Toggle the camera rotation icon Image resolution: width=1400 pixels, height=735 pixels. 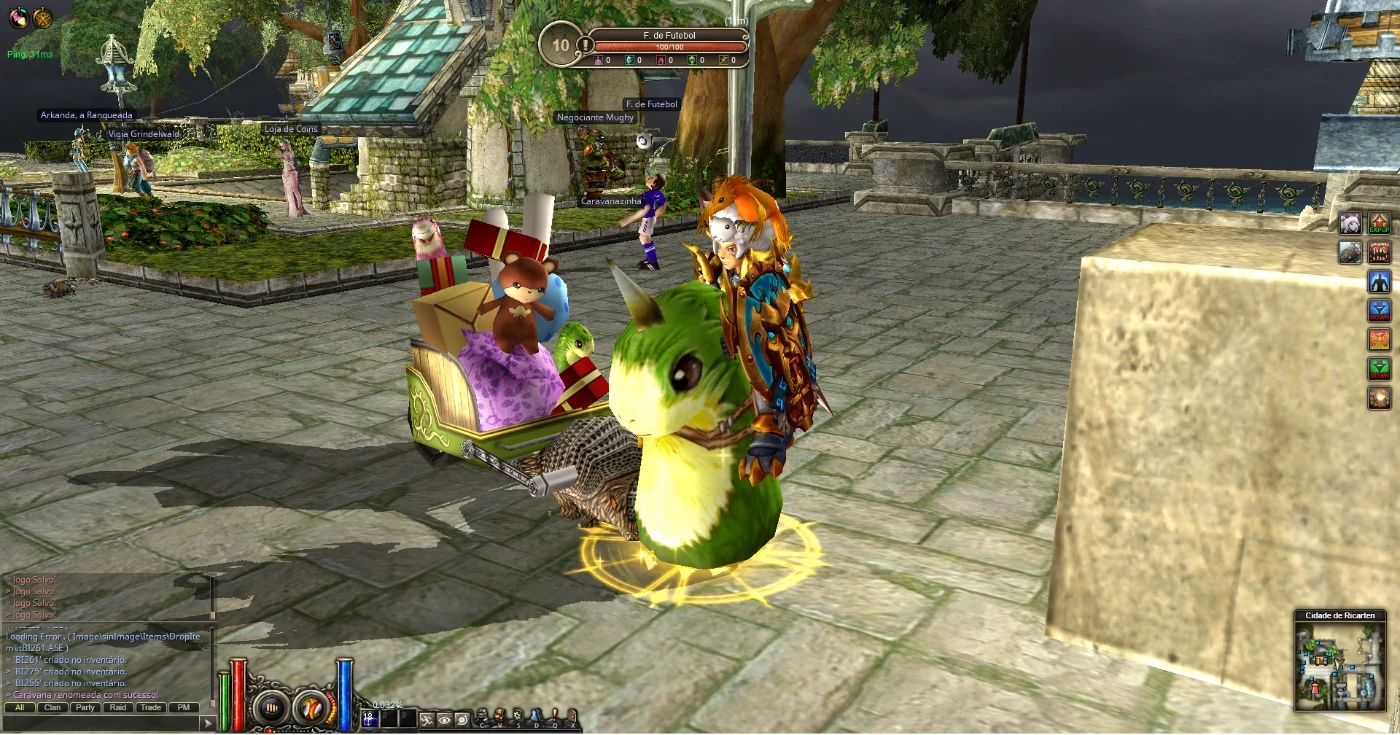click(x=462, y=720)
